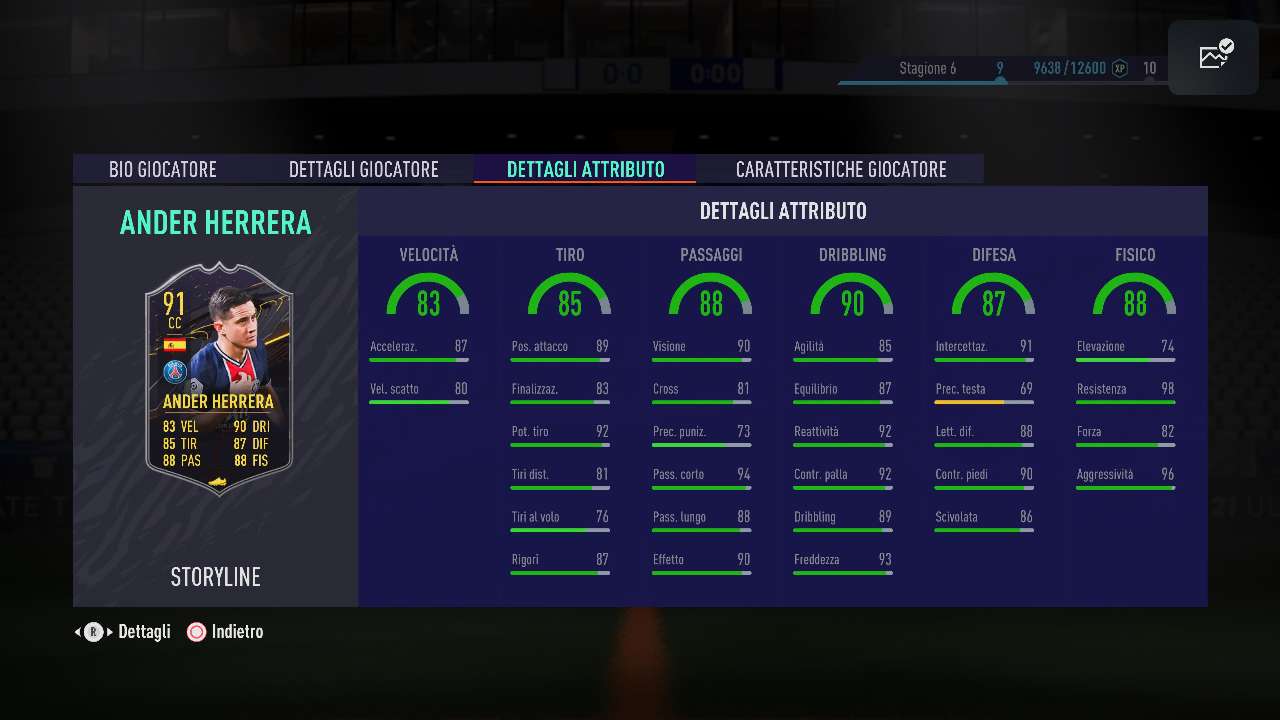Open the objectives chart icon panel
The width and height of the screenshot is (1280, 720).
coord(1215,56)
